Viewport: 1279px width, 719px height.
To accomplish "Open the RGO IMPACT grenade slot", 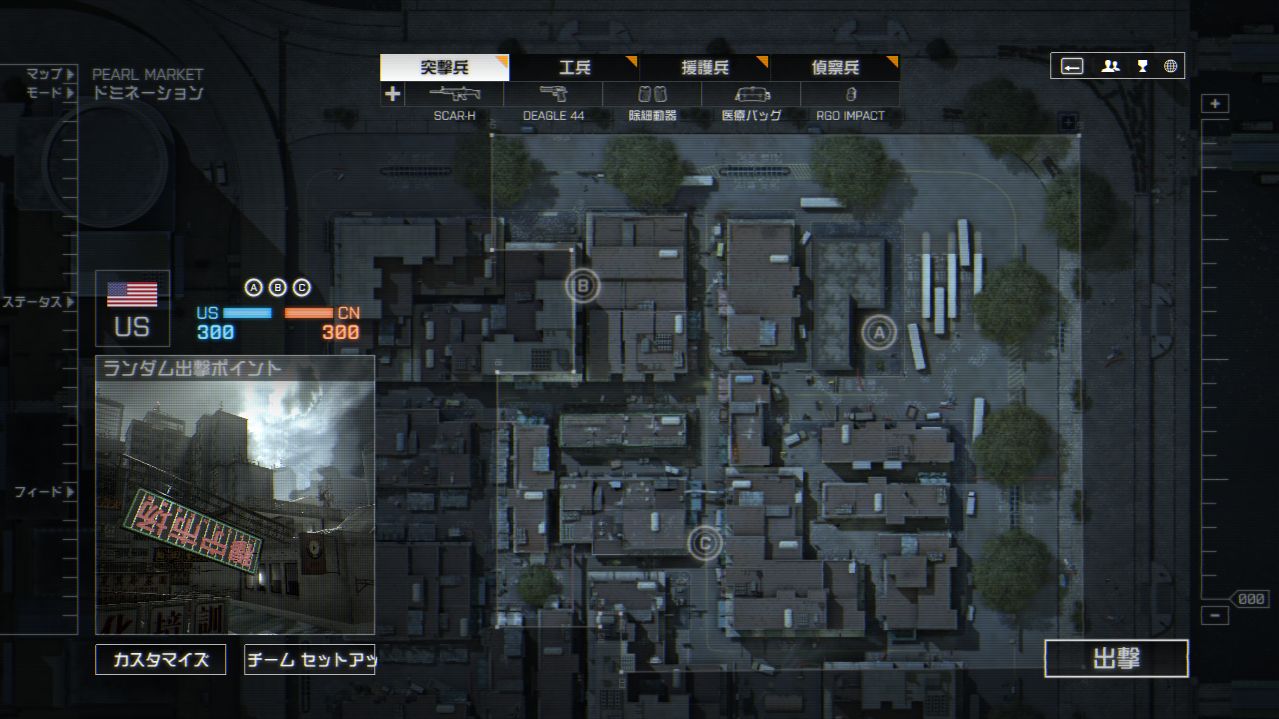I will click(850, 95).
